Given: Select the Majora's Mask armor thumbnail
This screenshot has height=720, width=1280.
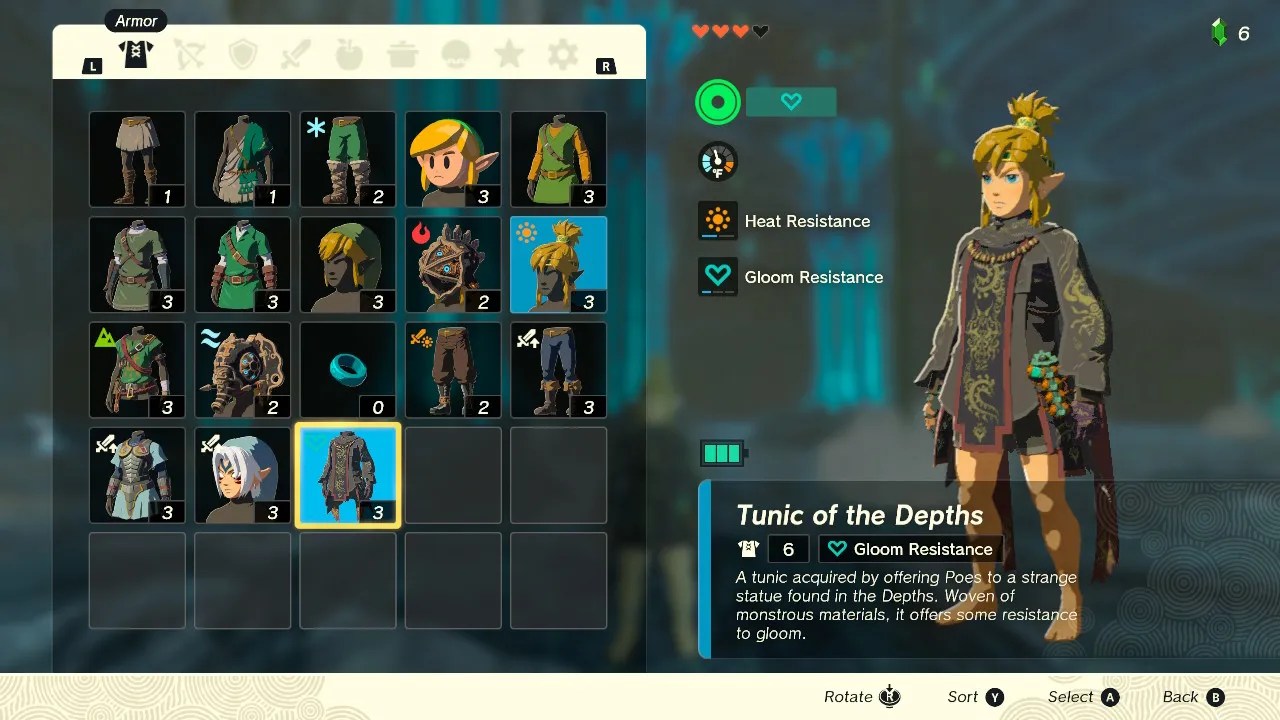Looking at the screenshot, I should click(x=453, y=264).
